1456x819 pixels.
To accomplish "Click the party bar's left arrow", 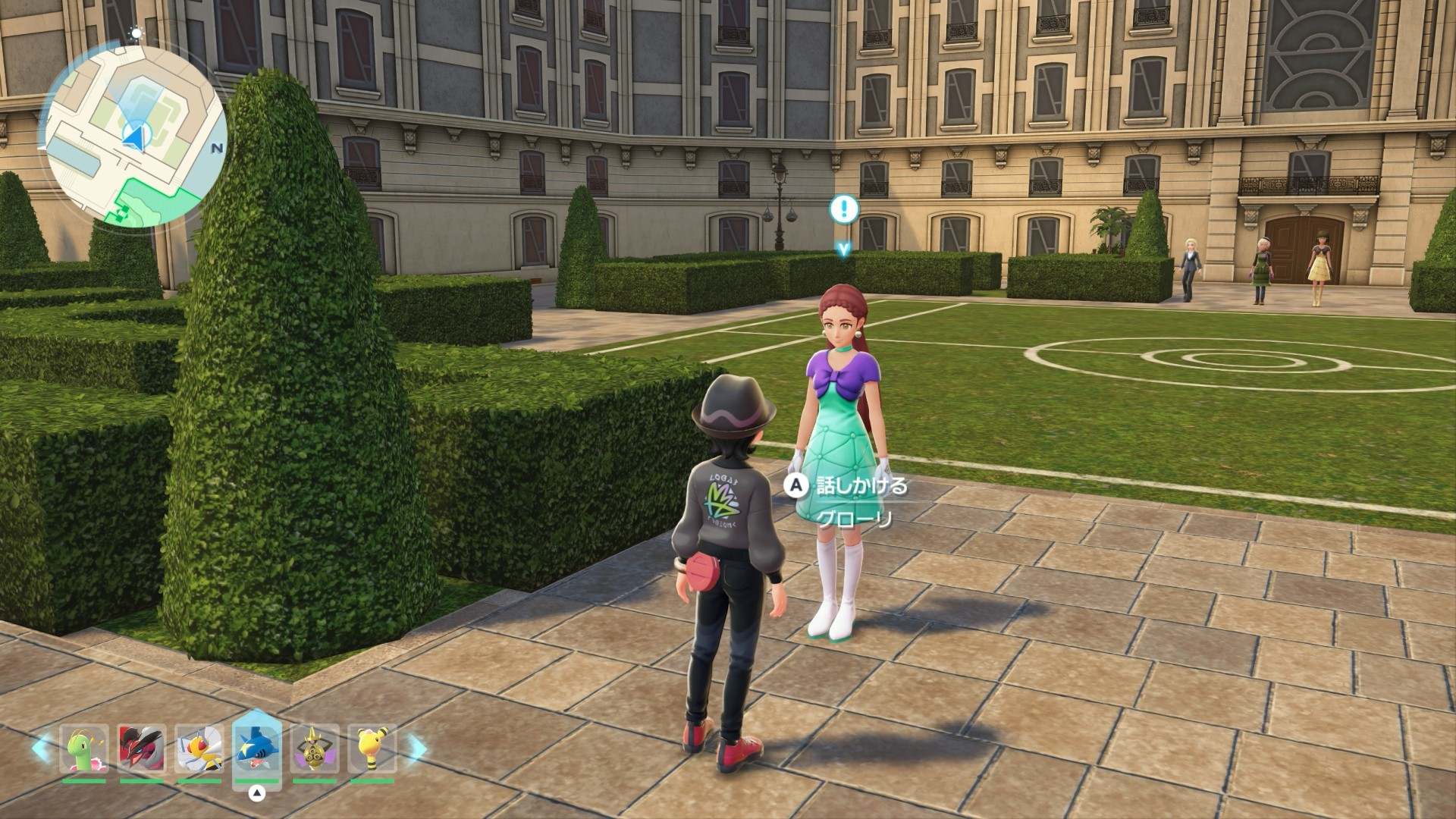I will tap(42, 747).
